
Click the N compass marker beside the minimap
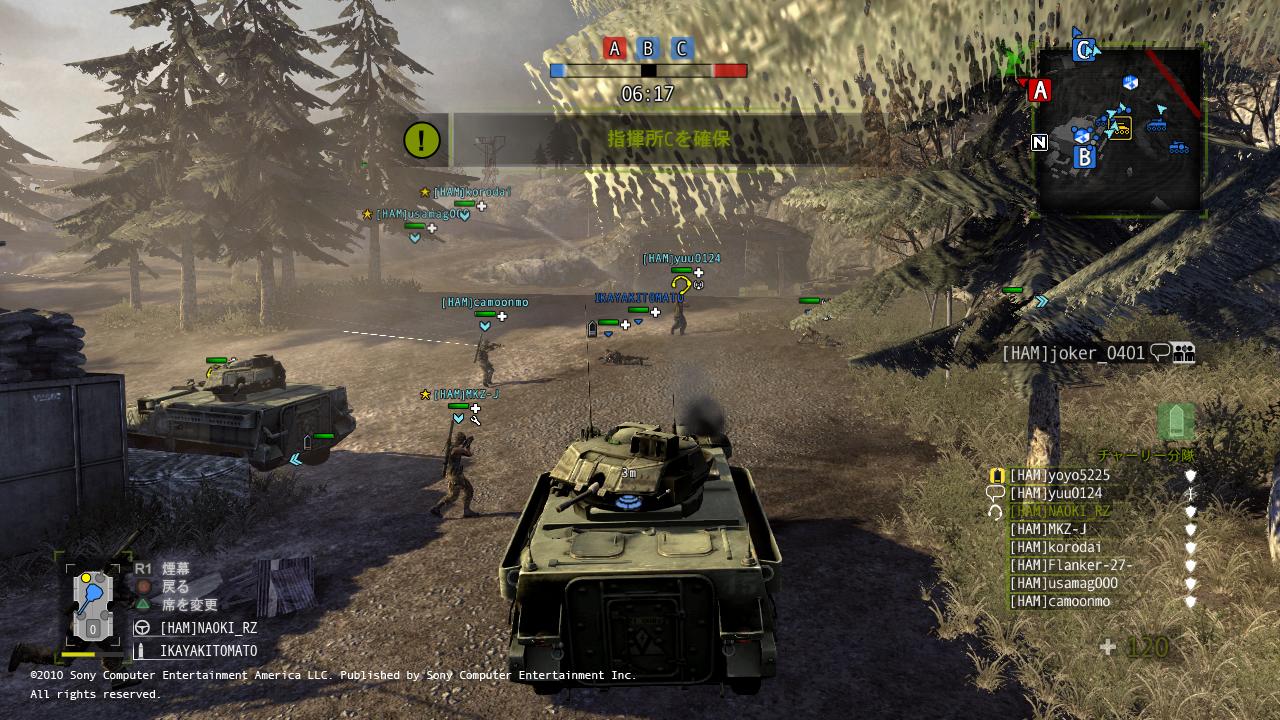[x=1040, y=143]
